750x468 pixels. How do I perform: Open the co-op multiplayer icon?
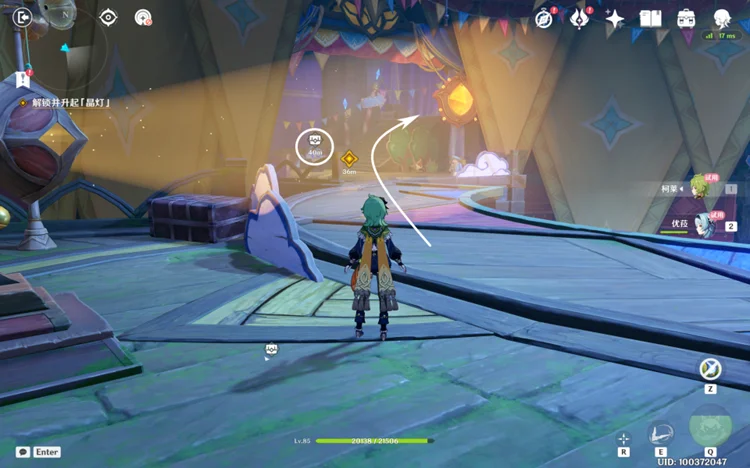click(x=143, y=17)
